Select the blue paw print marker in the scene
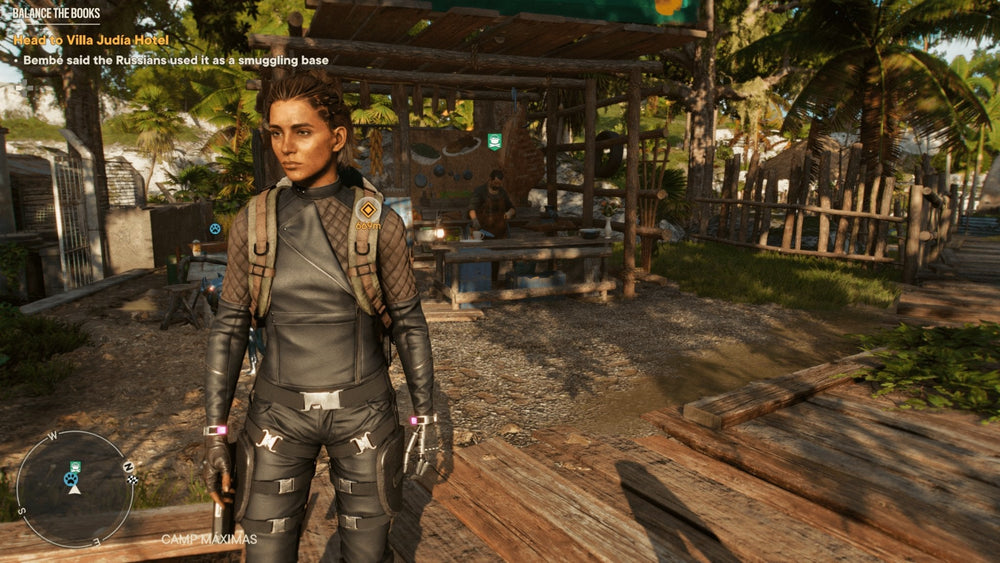 (x=215, y=229)
